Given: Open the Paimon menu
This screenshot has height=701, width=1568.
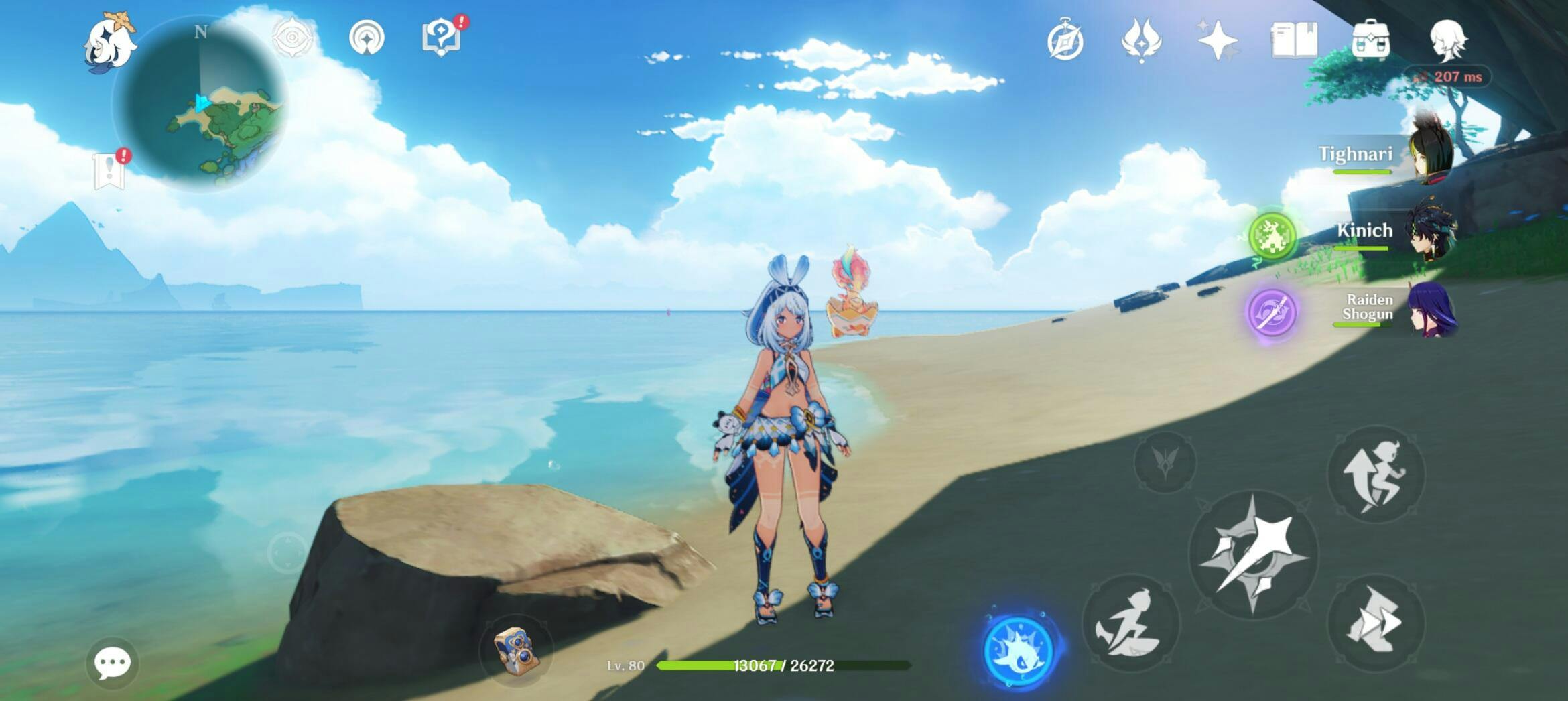Looking at the screenshot, I should coord(110,42).
